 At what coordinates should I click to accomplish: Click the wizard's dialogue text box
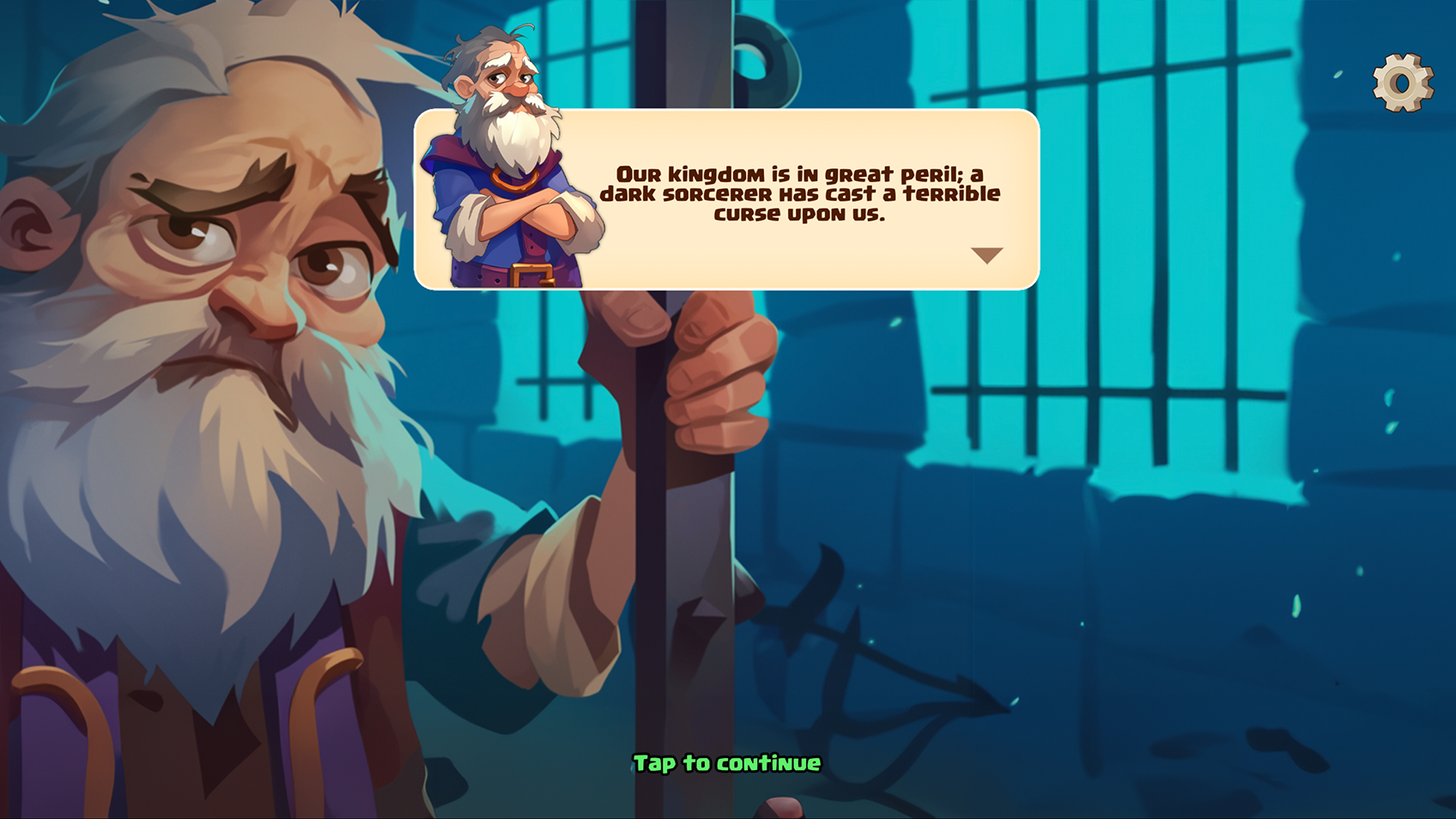(798, 196)
